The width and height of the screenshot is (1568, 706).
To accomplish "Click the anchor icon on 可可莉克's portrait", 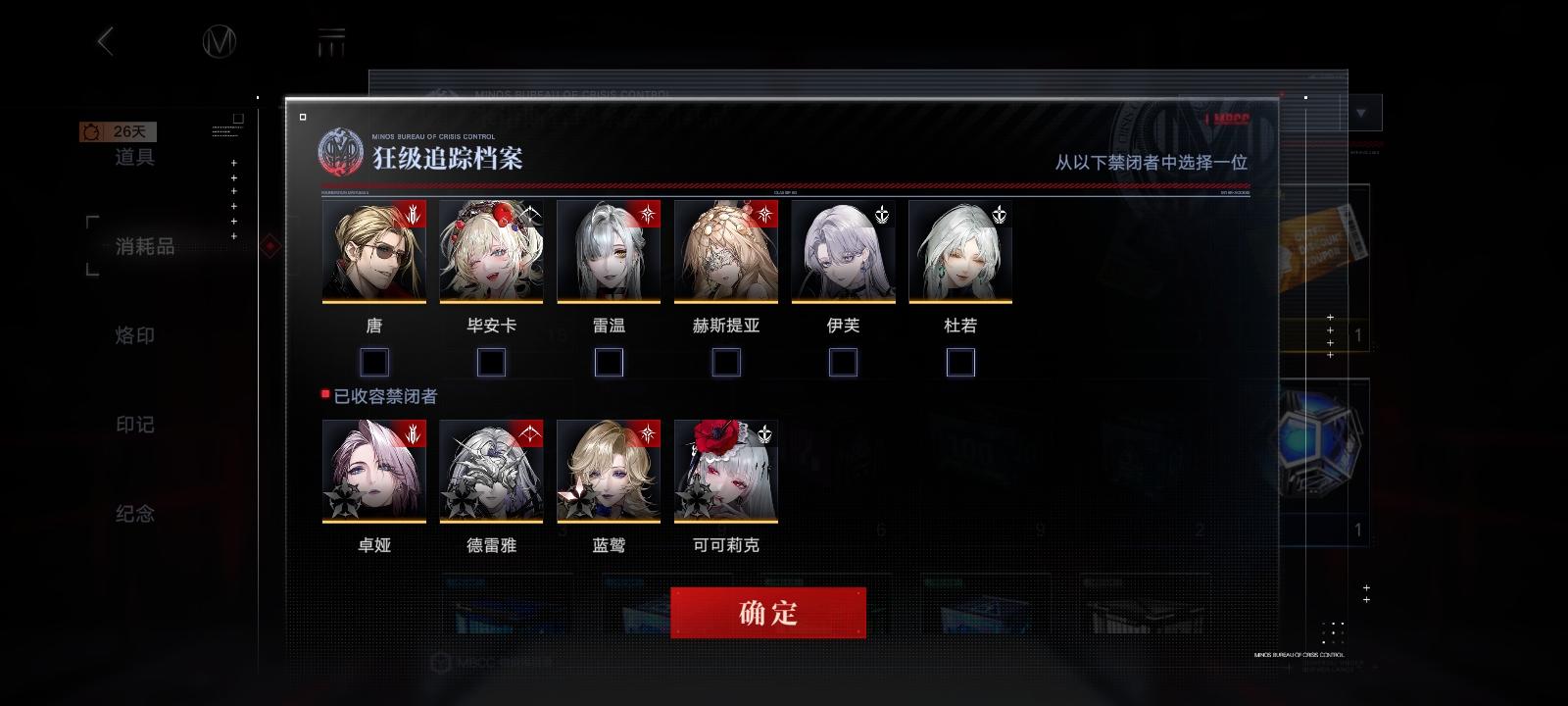I will 765,432.
